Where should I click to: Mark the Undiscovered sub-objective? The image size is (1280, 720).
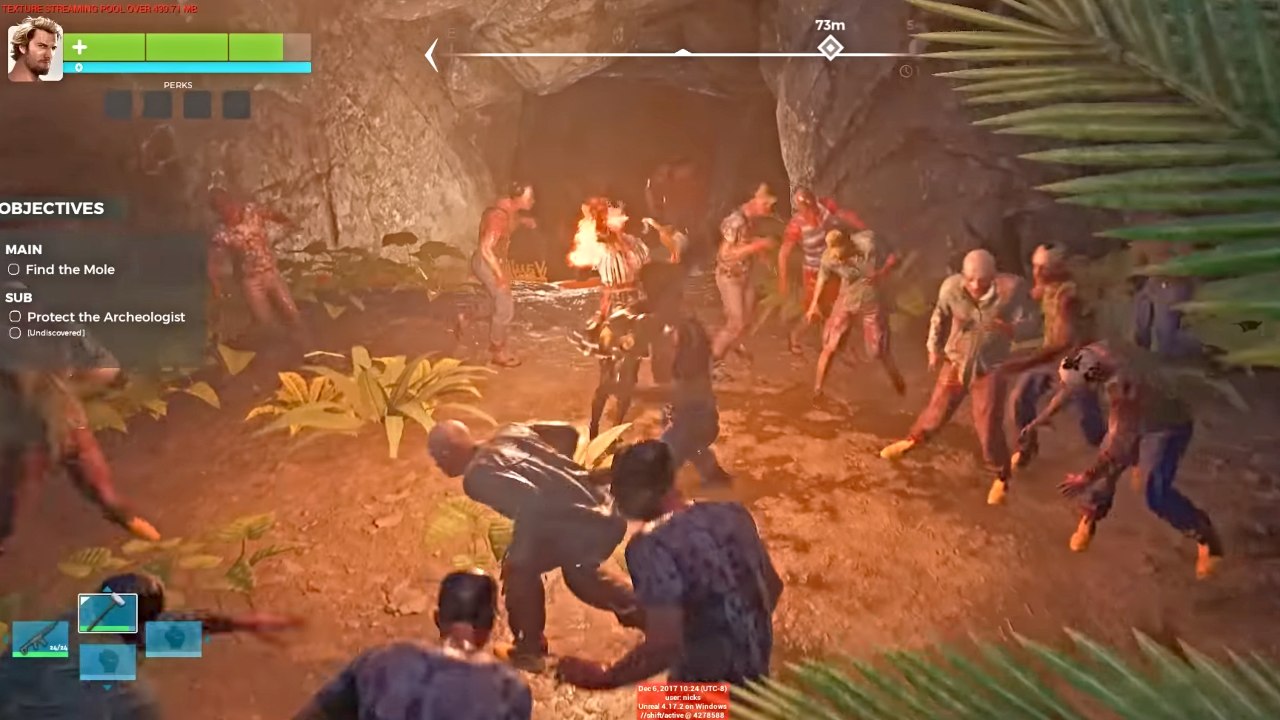tap(15, 331)
